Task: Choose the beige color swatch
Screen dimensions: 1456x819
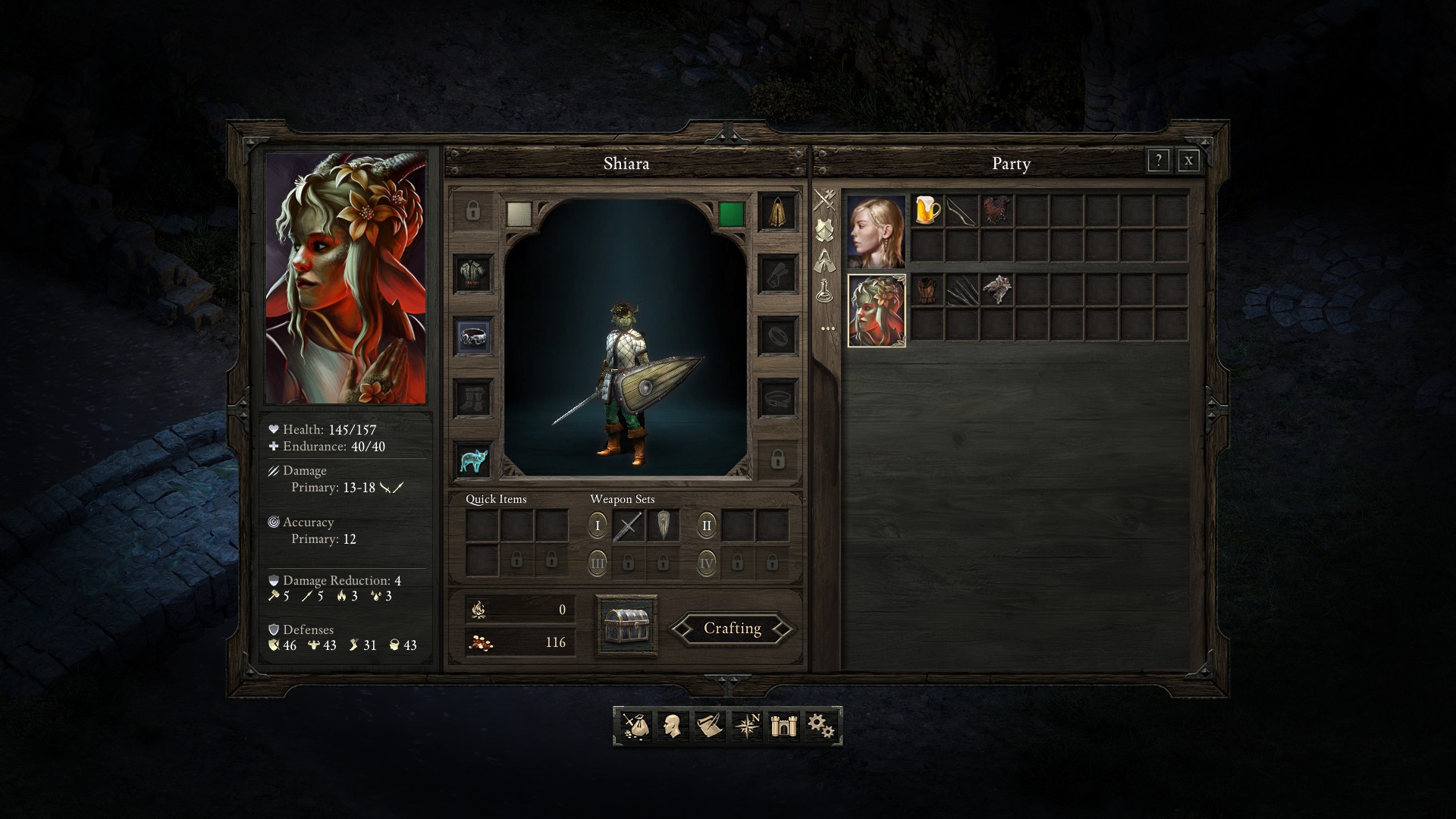Action: 519,214
